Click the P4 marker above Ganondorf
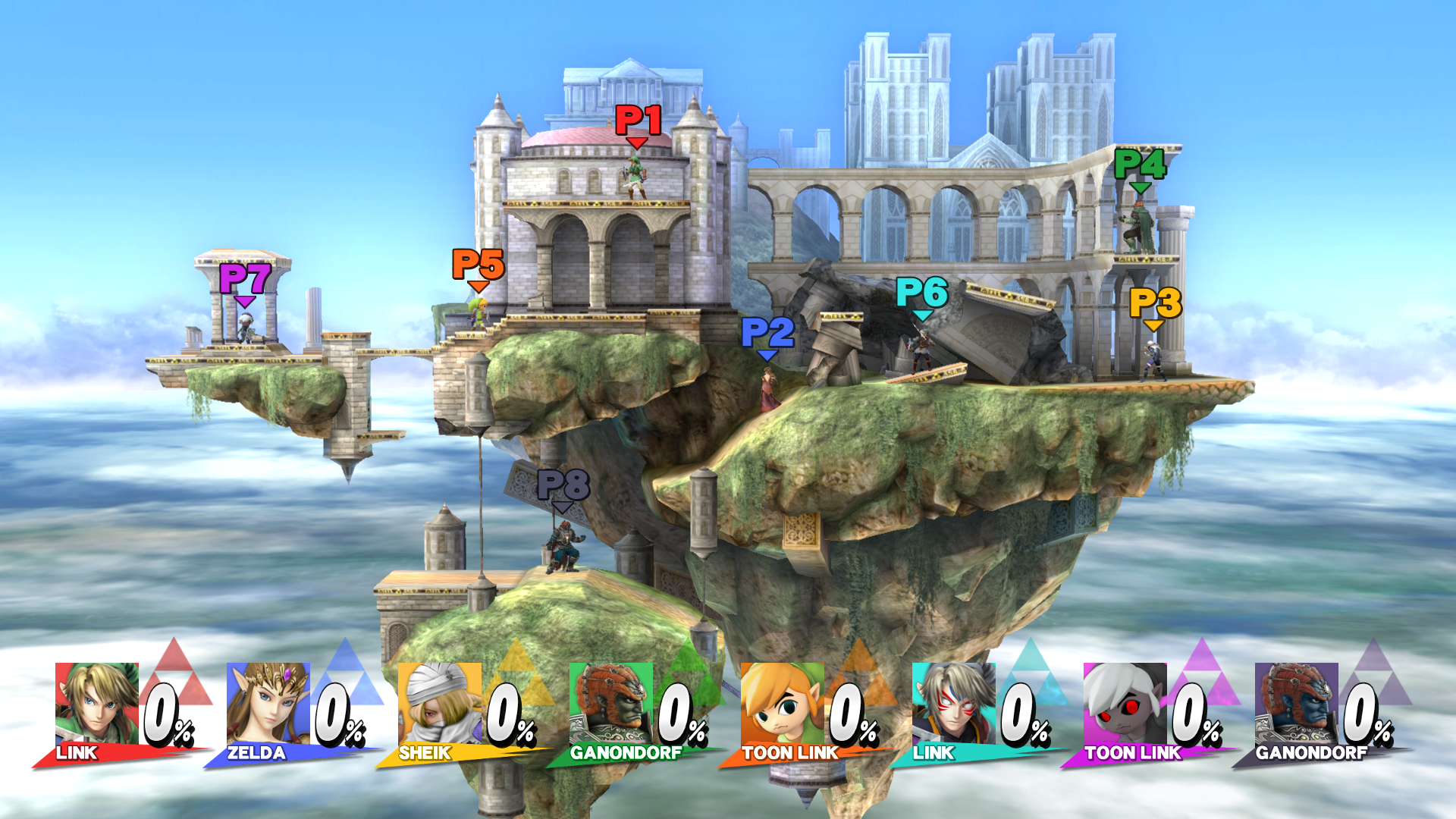Viewport: 1456px width, 819px height. (x=1139, y=165)
